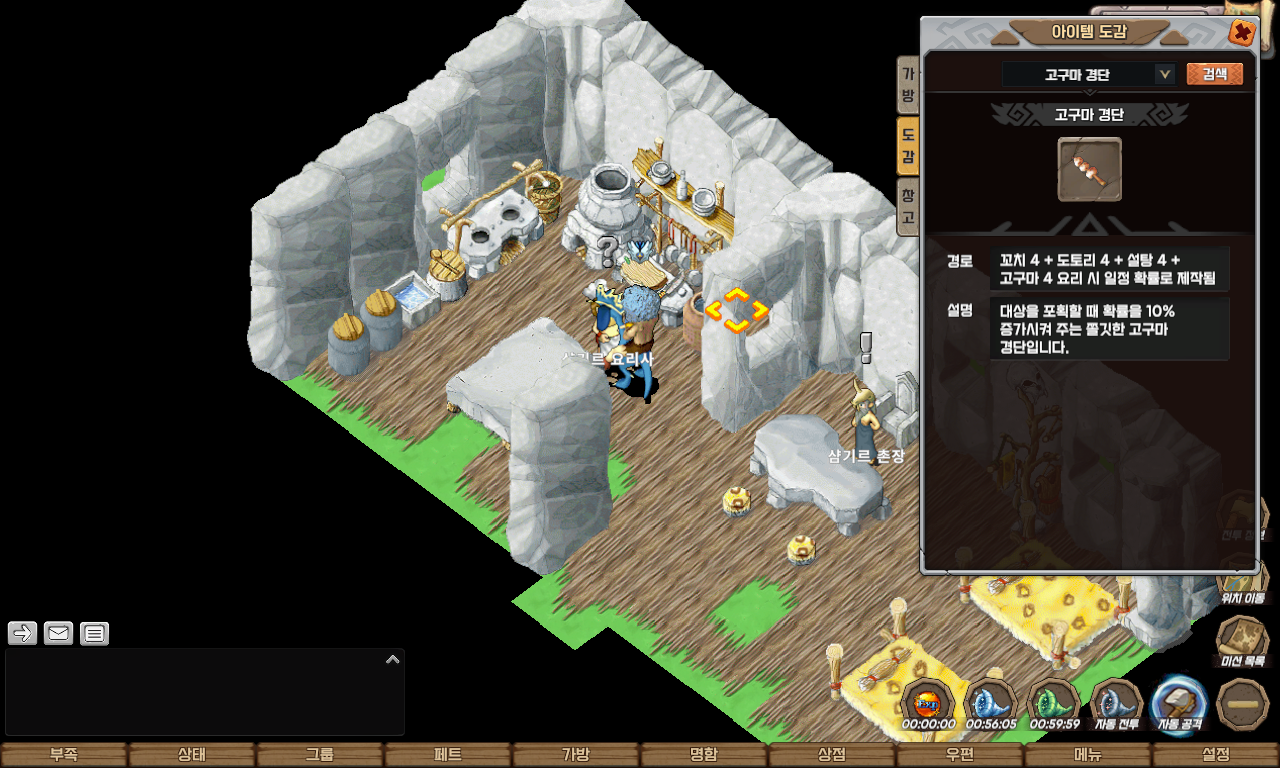Select the 도감 side tab

coord(908,145)
